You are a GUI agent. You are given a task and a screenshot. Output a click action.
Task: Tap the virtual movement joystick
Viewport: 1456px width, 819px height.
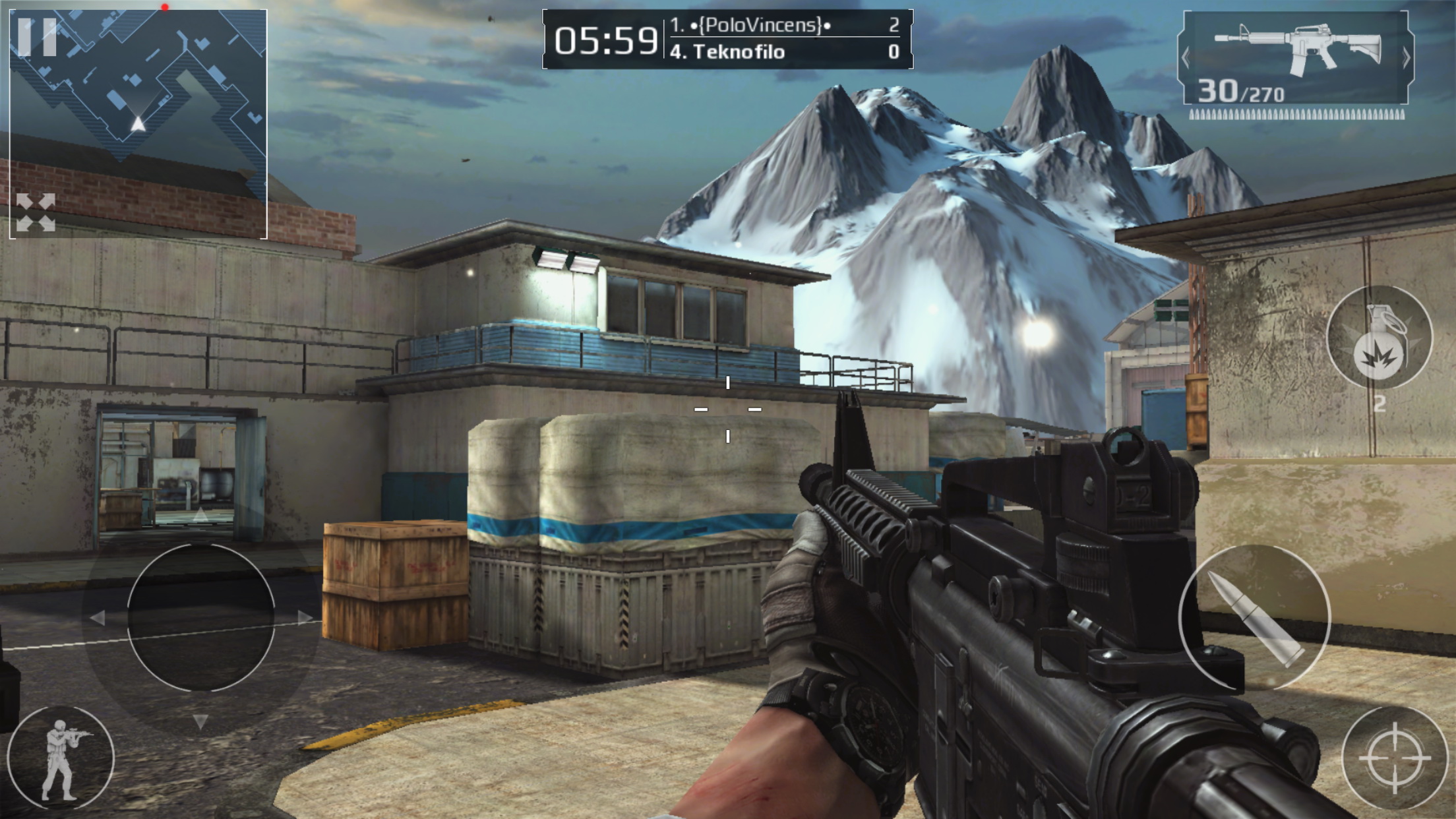pos(200,617)
